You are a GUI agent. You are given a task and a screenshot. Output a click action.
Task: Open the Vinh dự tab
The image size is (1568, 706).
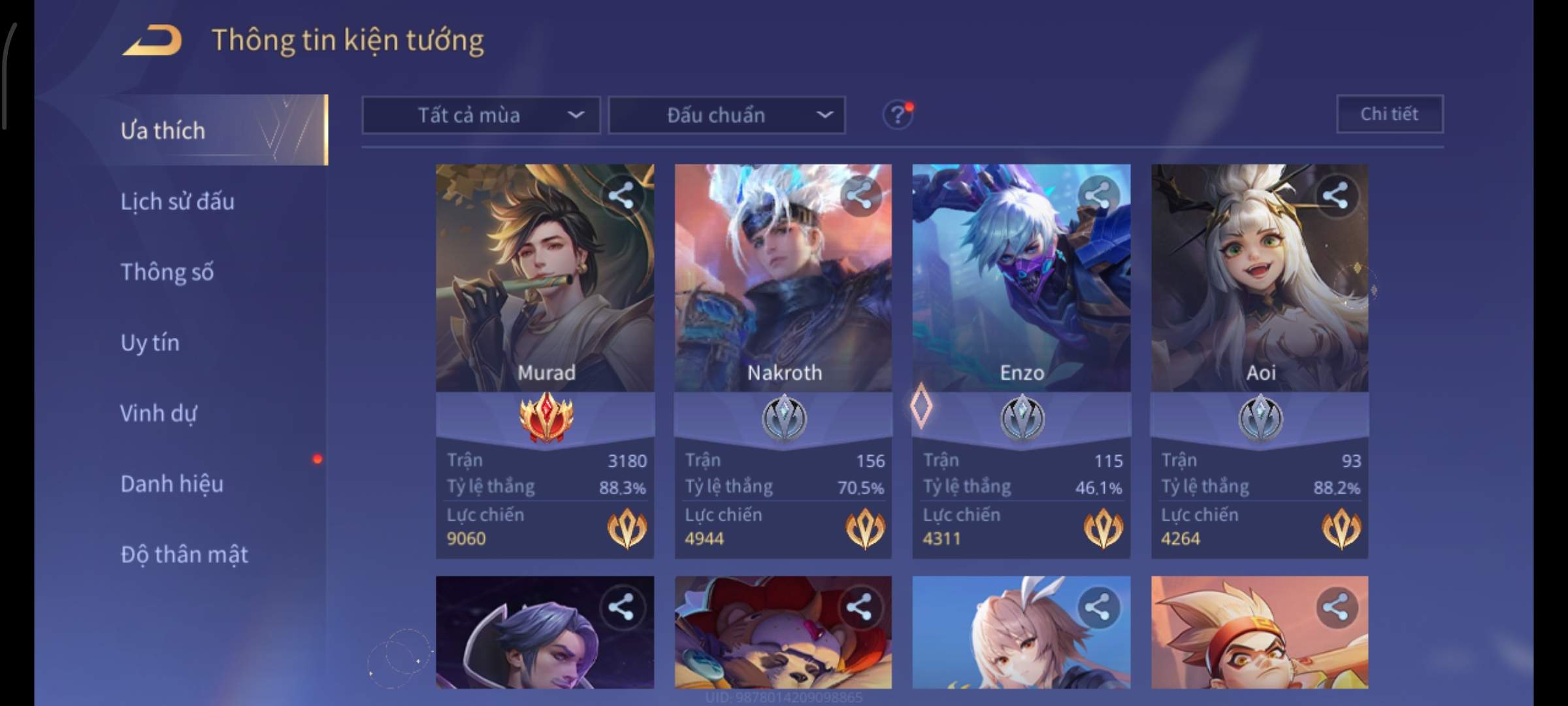(x=158, y=413)
